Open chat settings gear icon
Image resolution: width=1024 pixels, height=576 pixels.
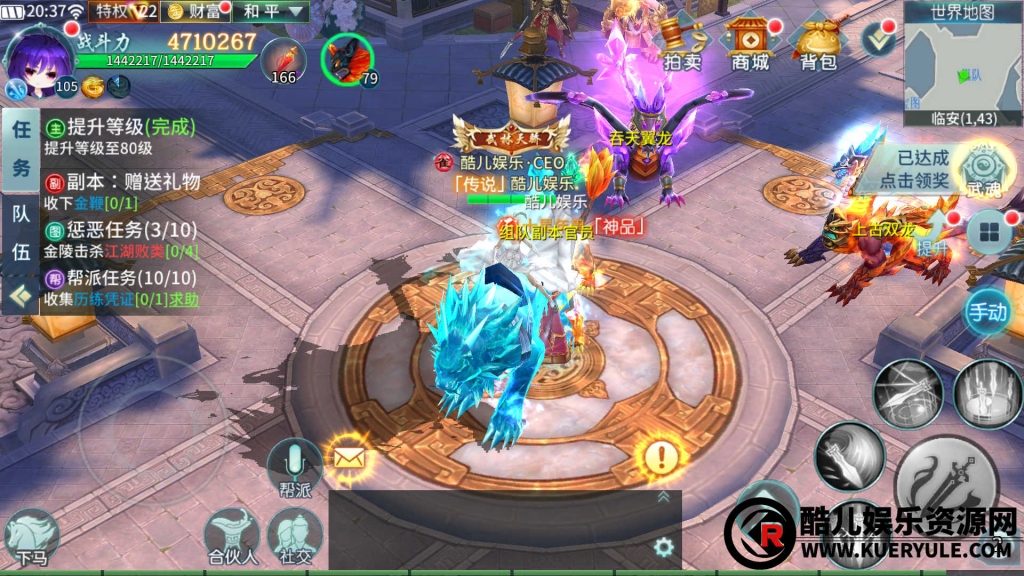662,547
